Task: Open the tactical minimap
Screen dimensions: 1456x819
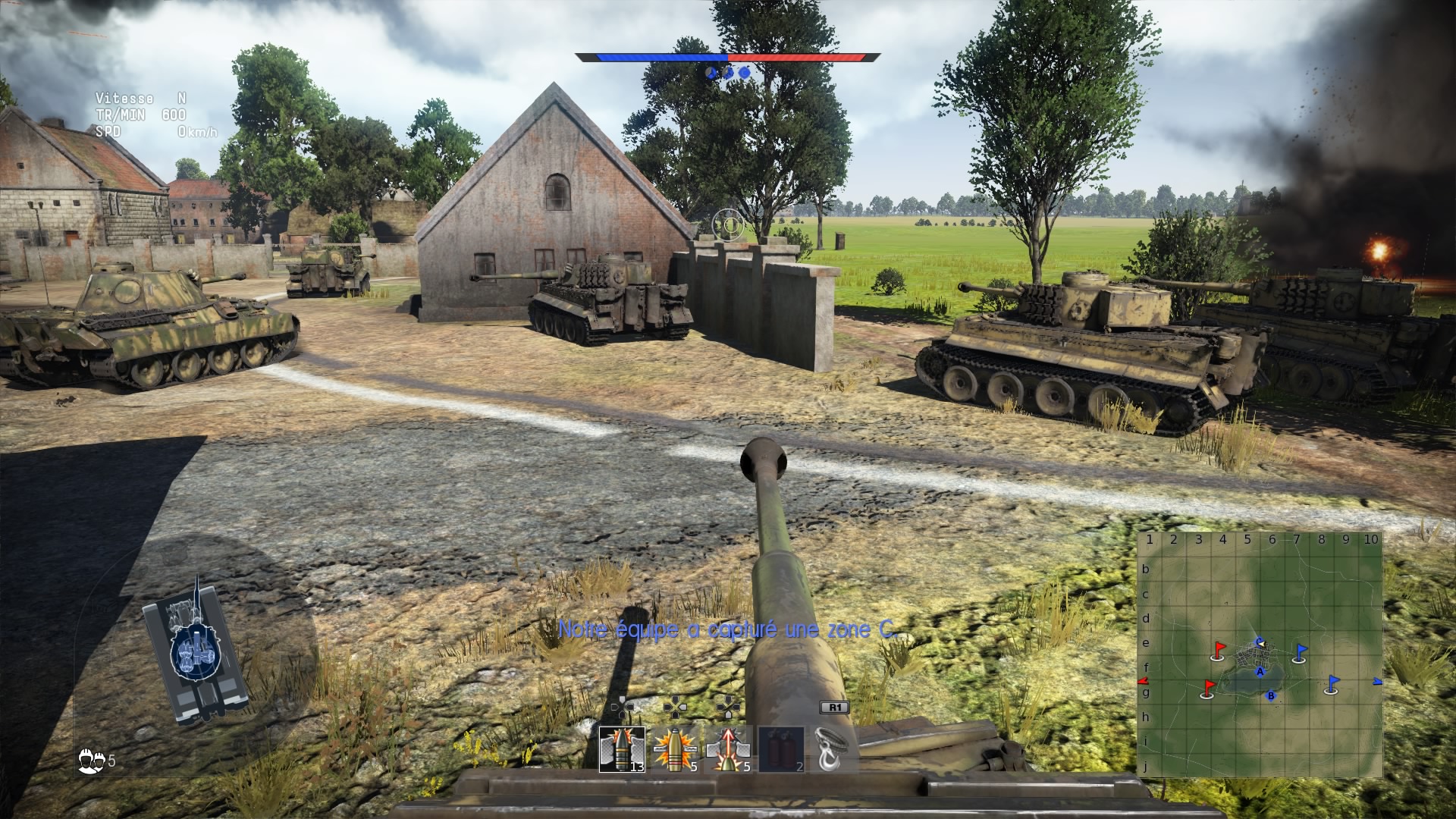Action: (x=1260, y=654)
